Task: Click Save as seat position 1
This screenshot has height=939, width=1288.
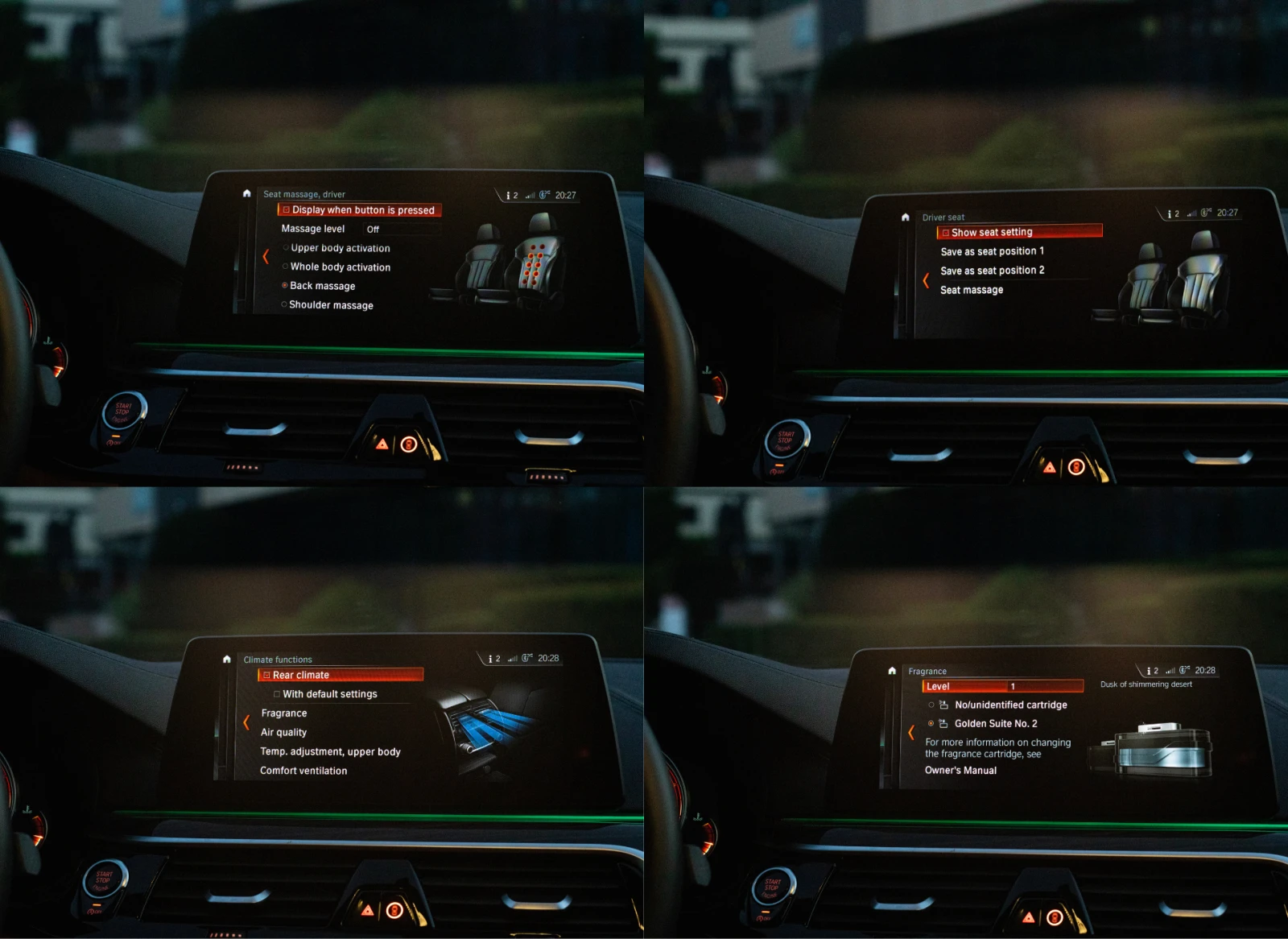Action: [992, 250]
